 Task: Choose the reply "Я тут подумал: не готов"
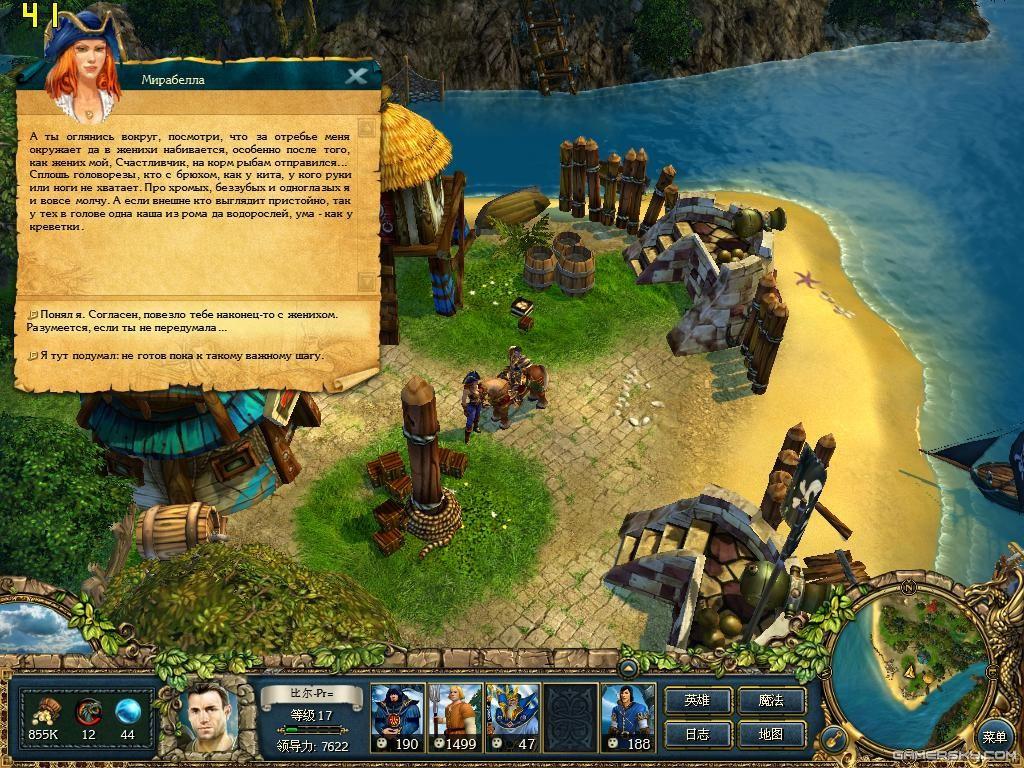click(181, 355)
